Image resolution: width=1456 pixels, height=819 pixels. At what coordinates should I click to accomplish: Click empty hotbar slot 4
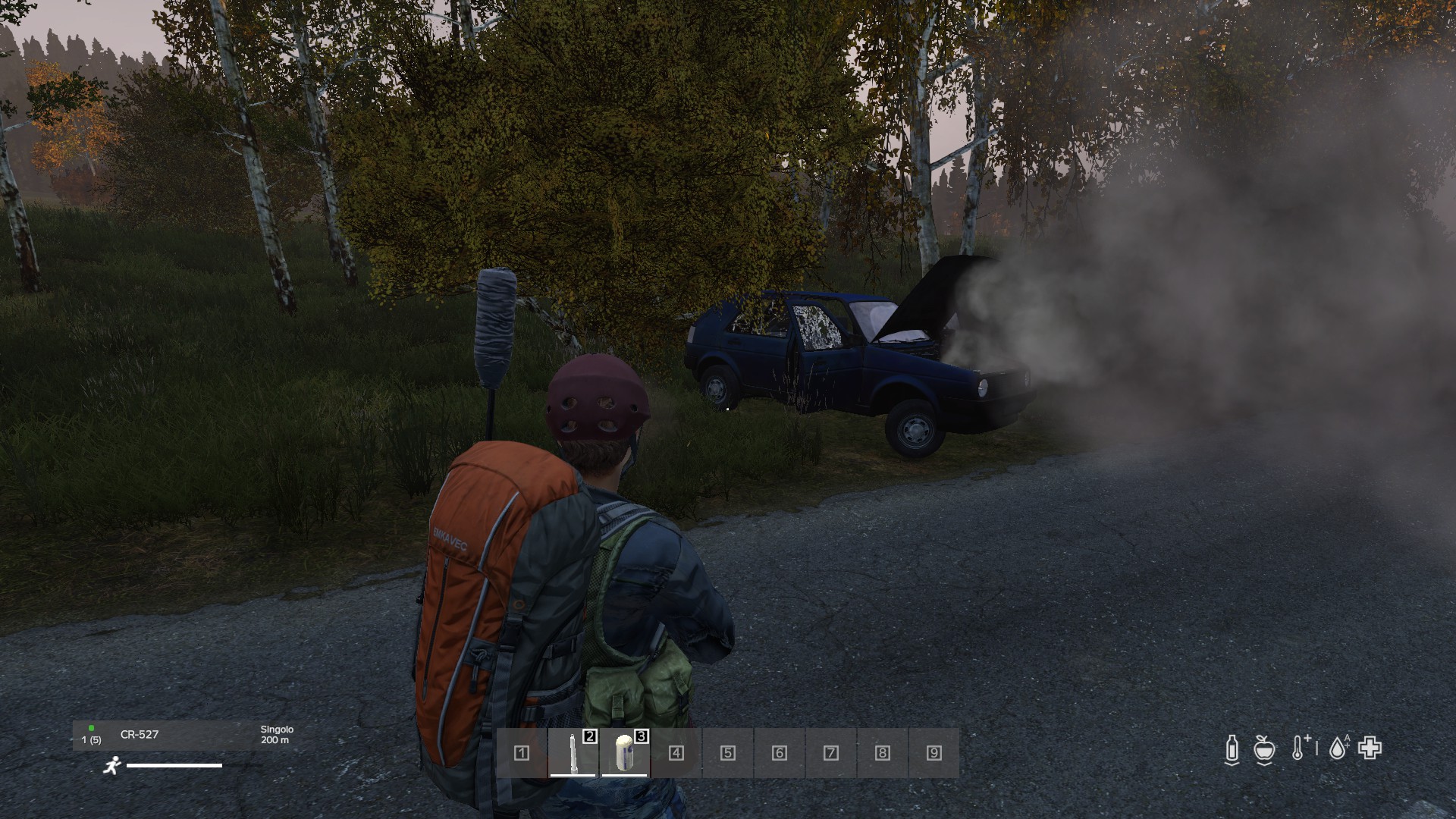pos(676,753)
